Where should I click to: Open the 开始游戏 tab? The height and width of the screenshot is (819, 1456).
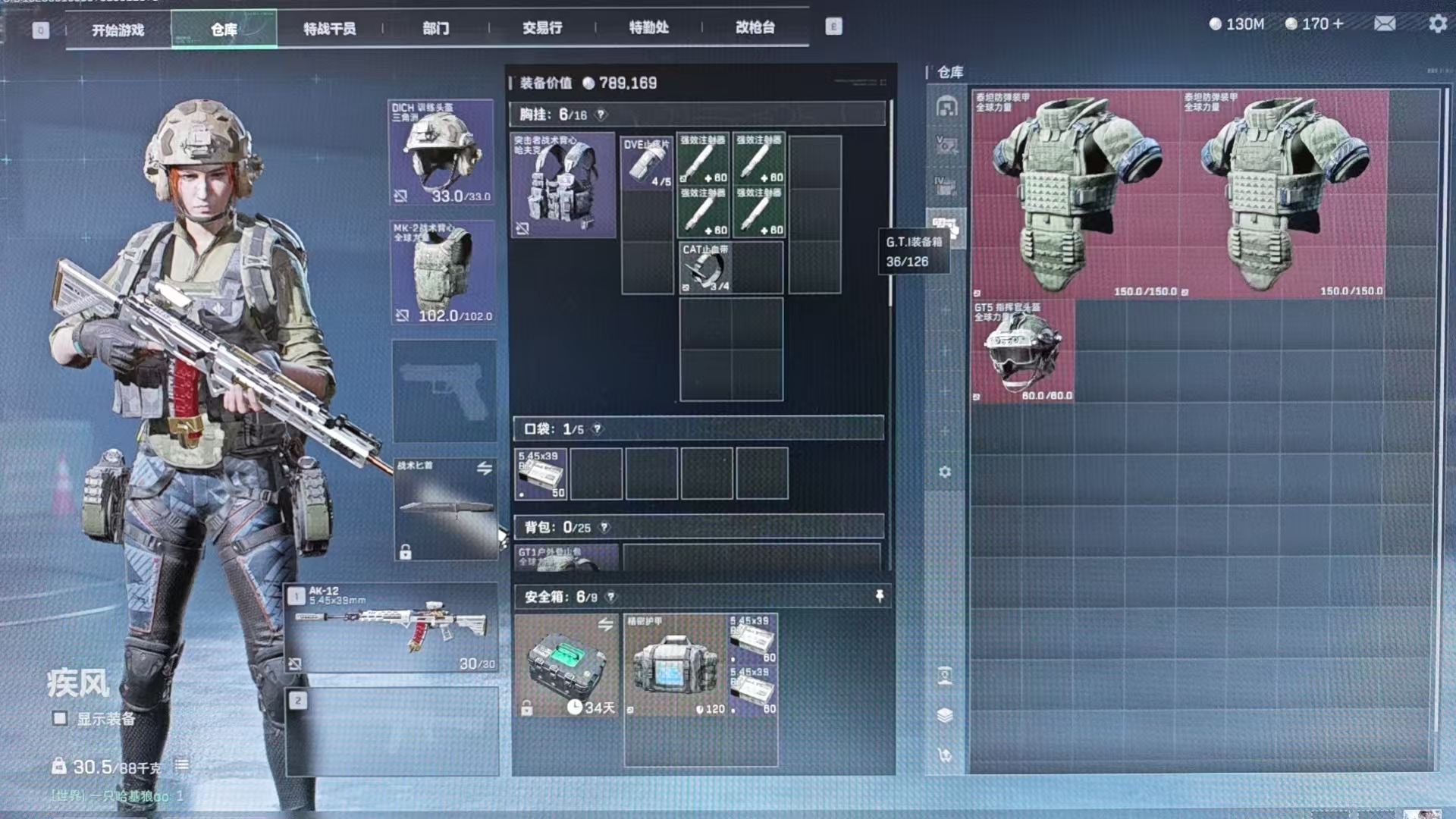(x=118, y=30)
